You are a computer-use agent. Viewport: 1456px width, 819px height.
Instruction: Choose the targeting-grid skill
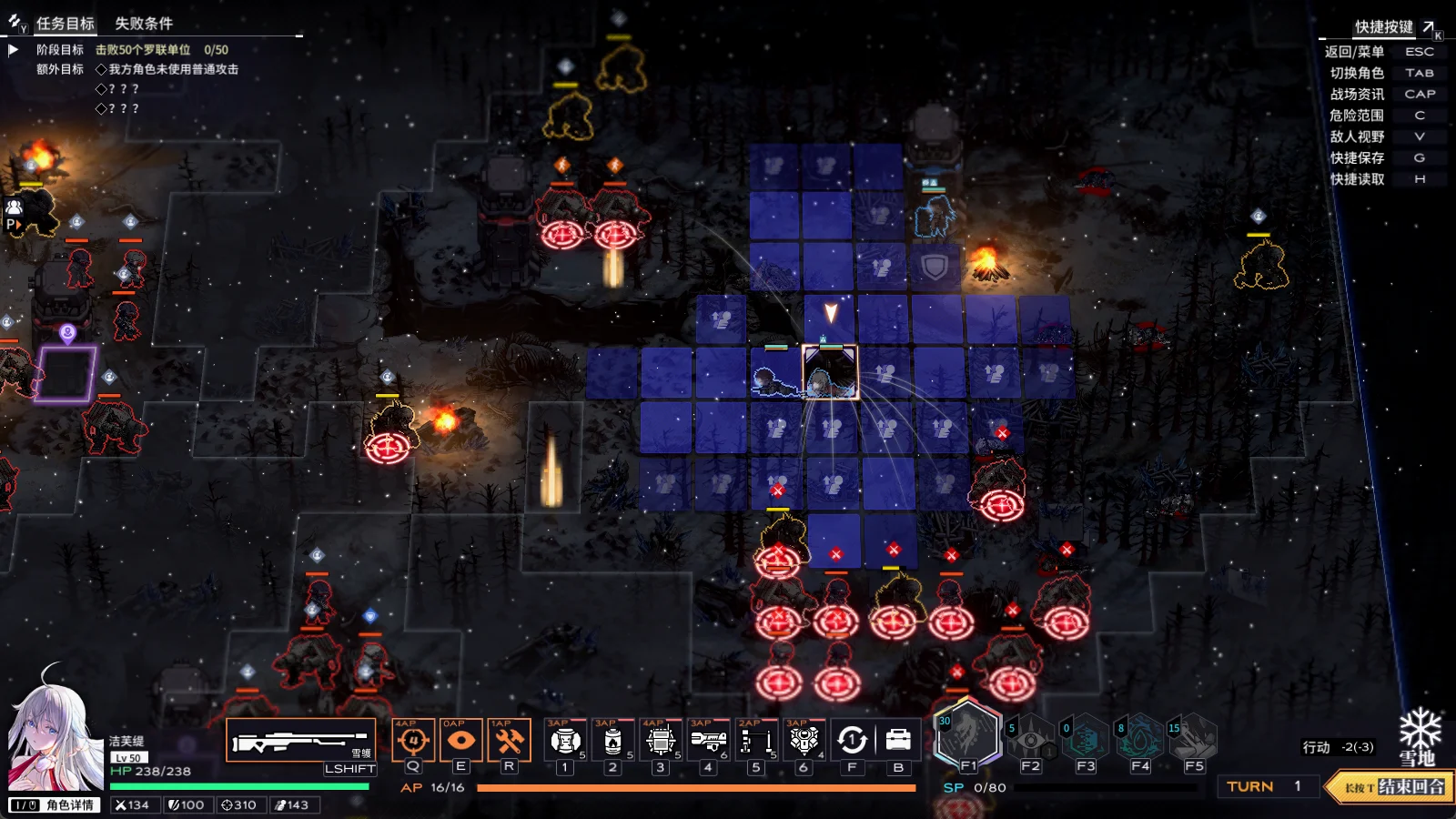661,741
